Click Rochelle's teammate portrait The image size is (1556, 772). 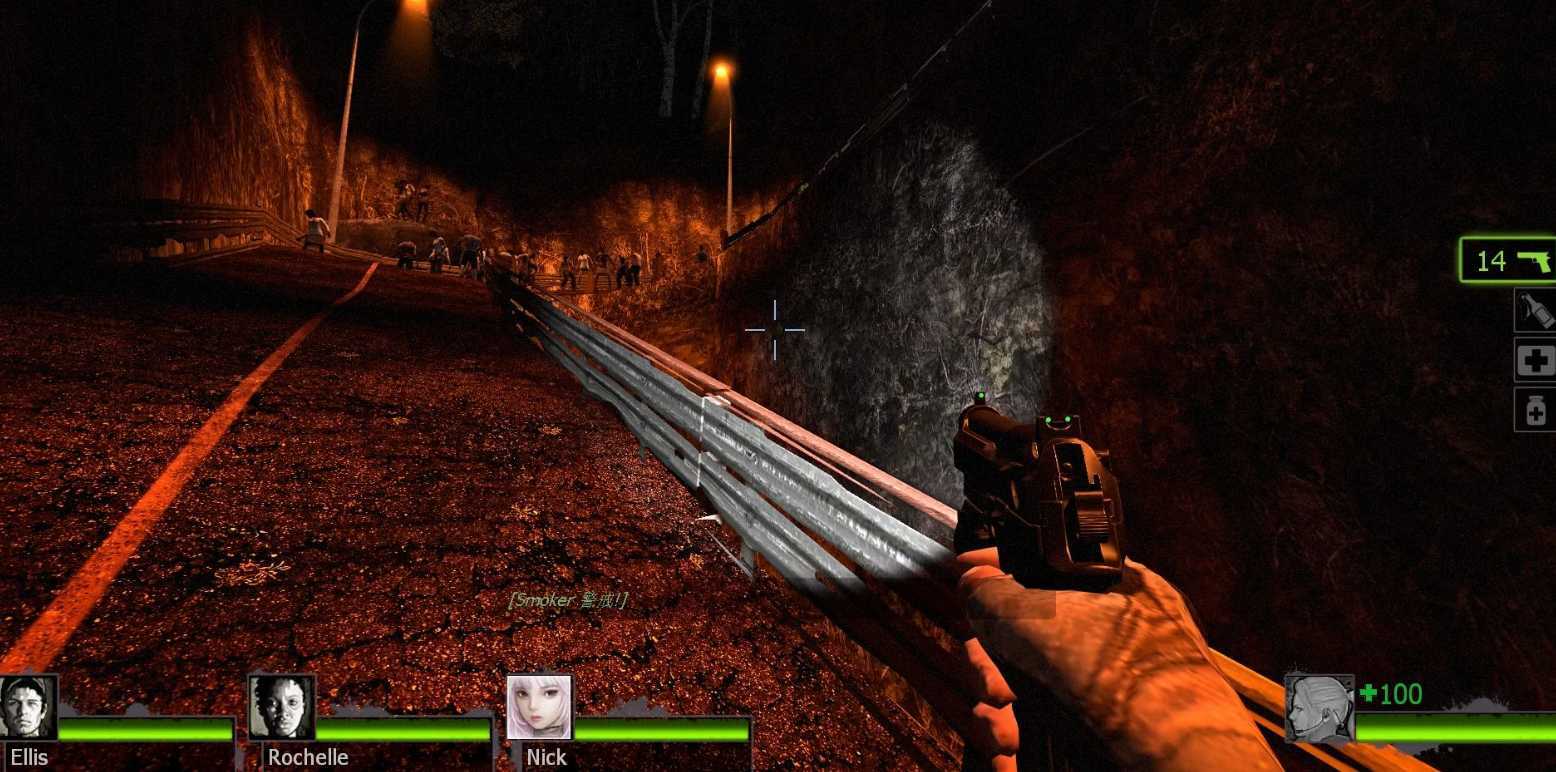click(x=281, y=707)
